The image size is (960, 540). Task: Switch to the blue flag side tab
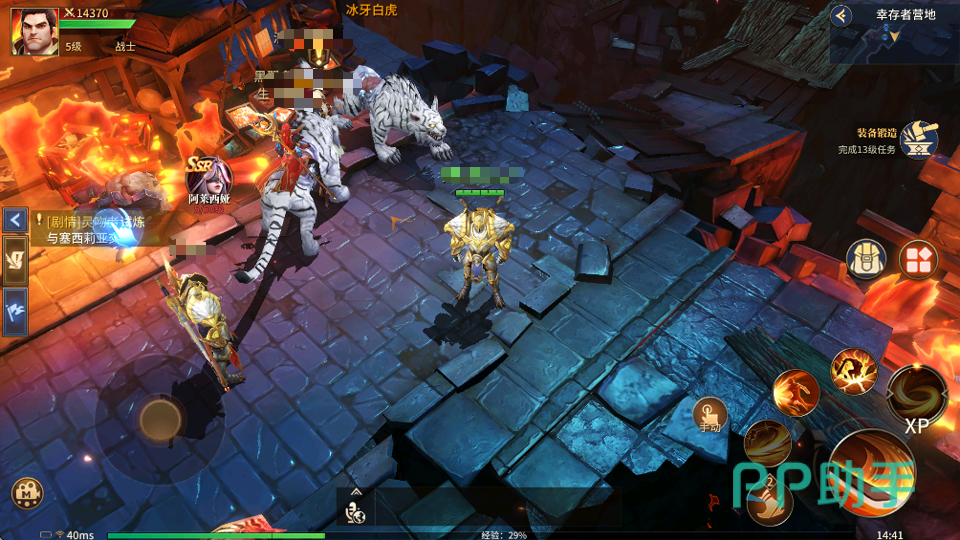(15, 311)
